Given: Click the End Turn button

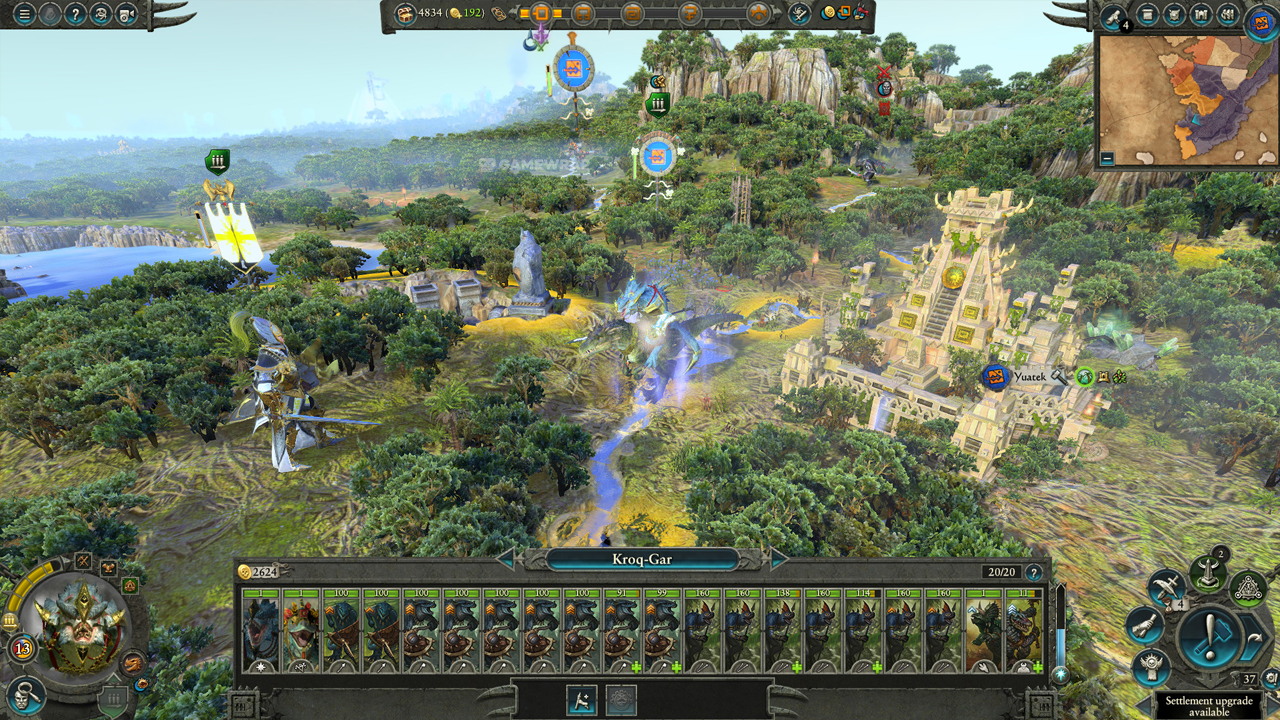Looking at the screenshot, I should pos(1208,635).
